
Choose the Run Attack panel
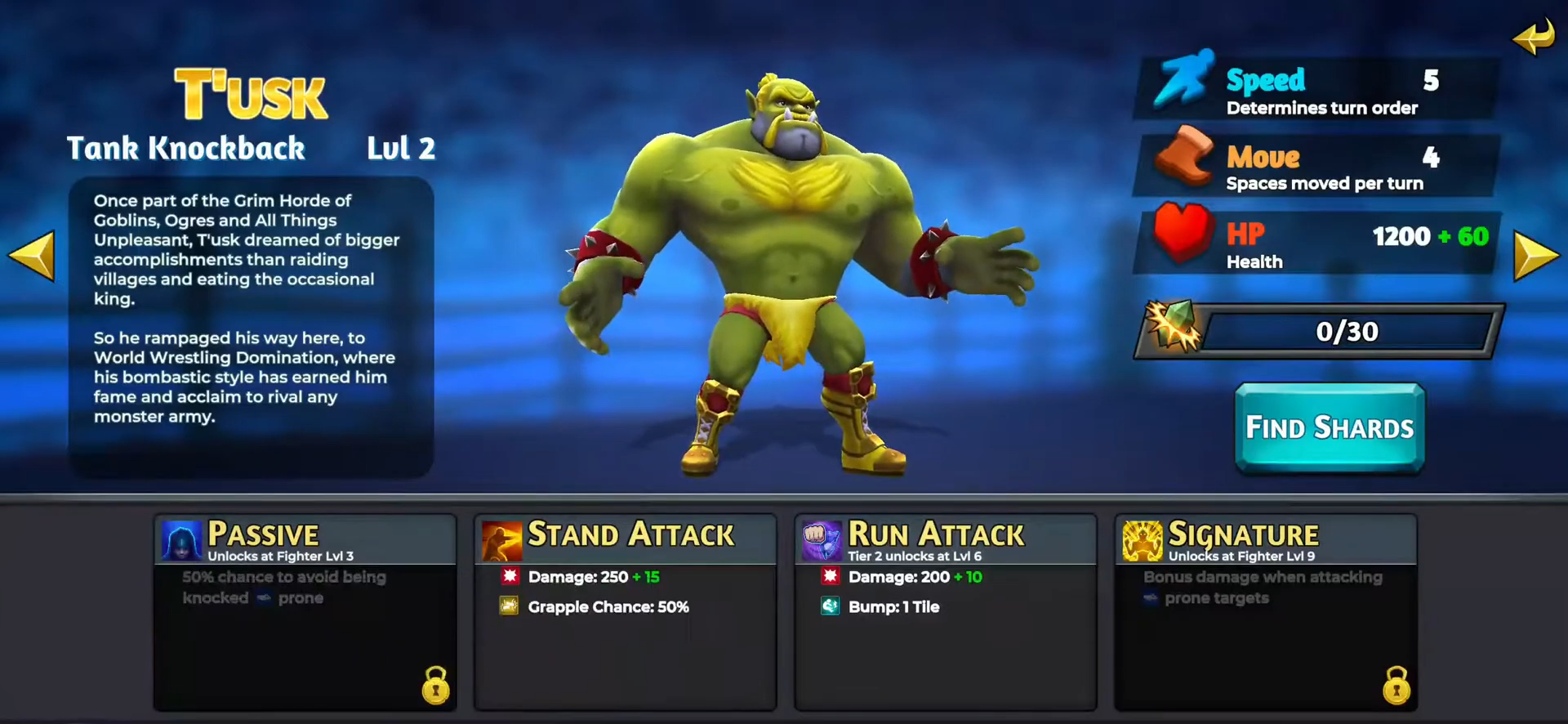pyautogui.click(x=945, y=611)
